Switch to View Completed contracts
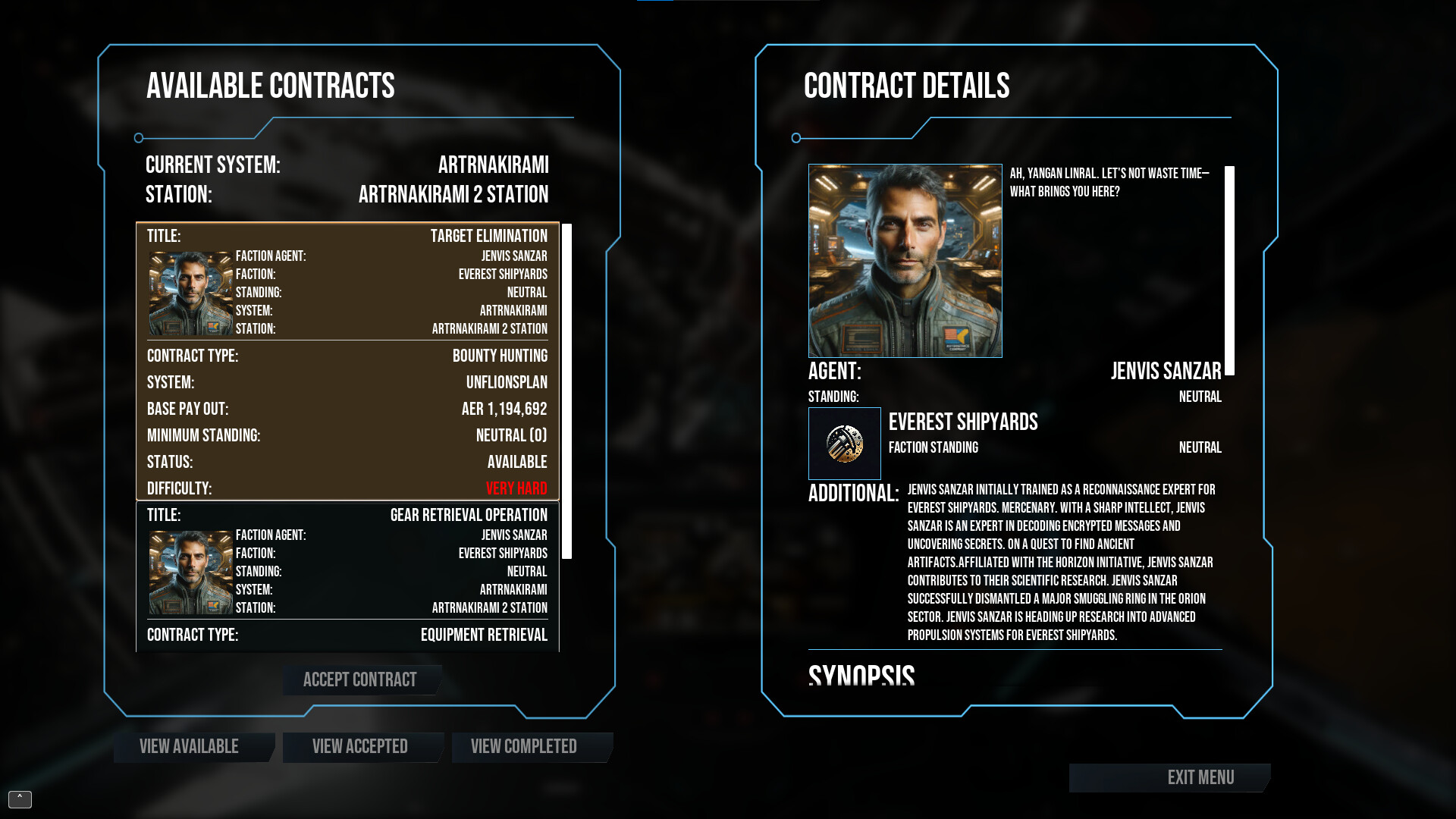This screenshot has height=819, width=1456. pyautogui.click(x=523, y=747)
